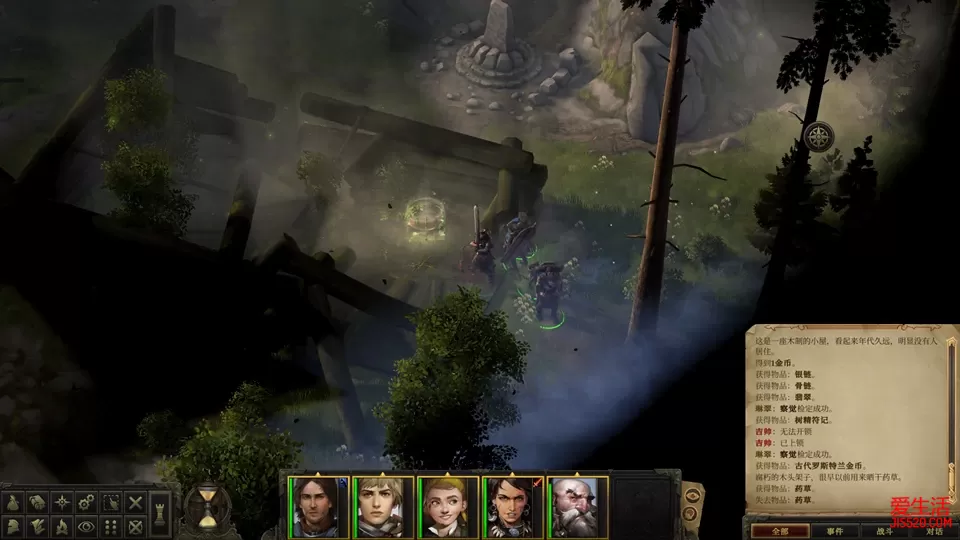
Task: Click the compass star map button
Action: [62, 503]
